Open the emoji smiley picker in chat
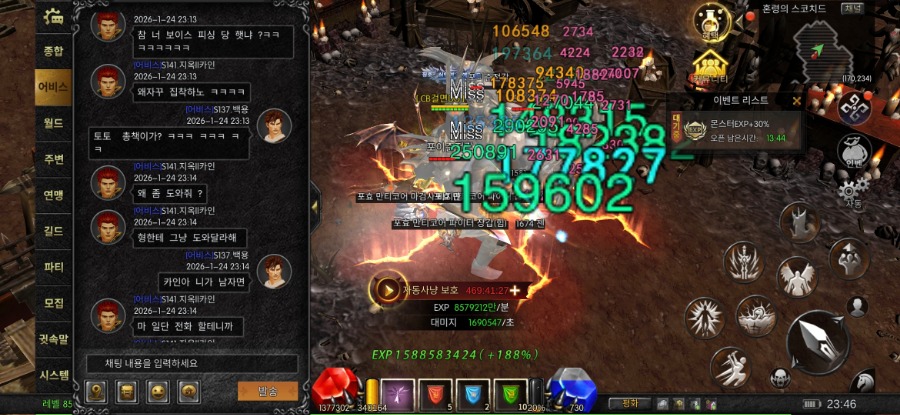This screenshot has height=415, width=900. tap(157, 390)
